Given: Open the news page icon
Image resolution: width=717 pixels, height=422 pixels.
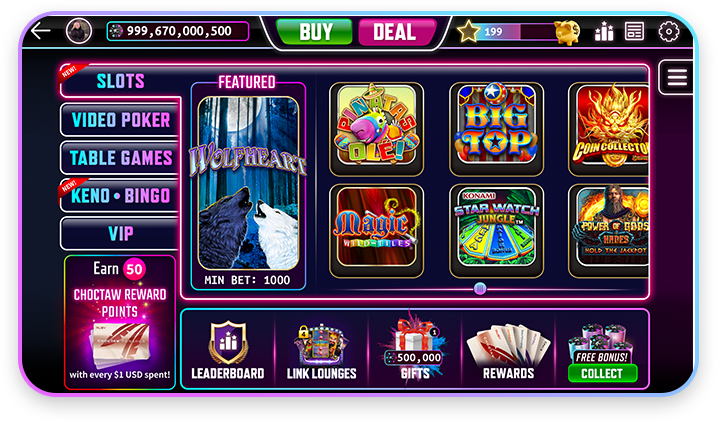Looking at the screenshot, I should [x=634, y=31].
